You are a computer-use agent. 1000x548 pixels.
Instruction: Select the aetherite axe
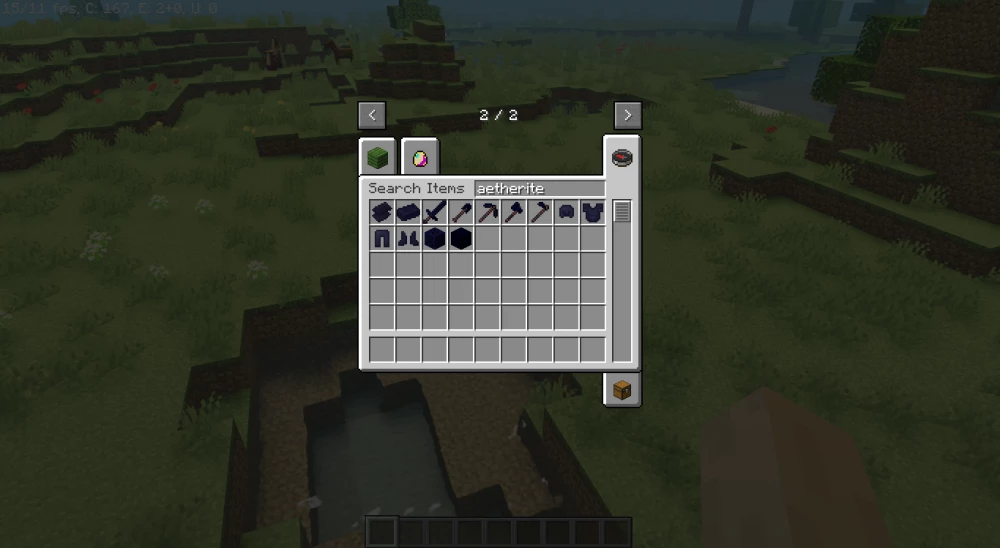(513, 212)
